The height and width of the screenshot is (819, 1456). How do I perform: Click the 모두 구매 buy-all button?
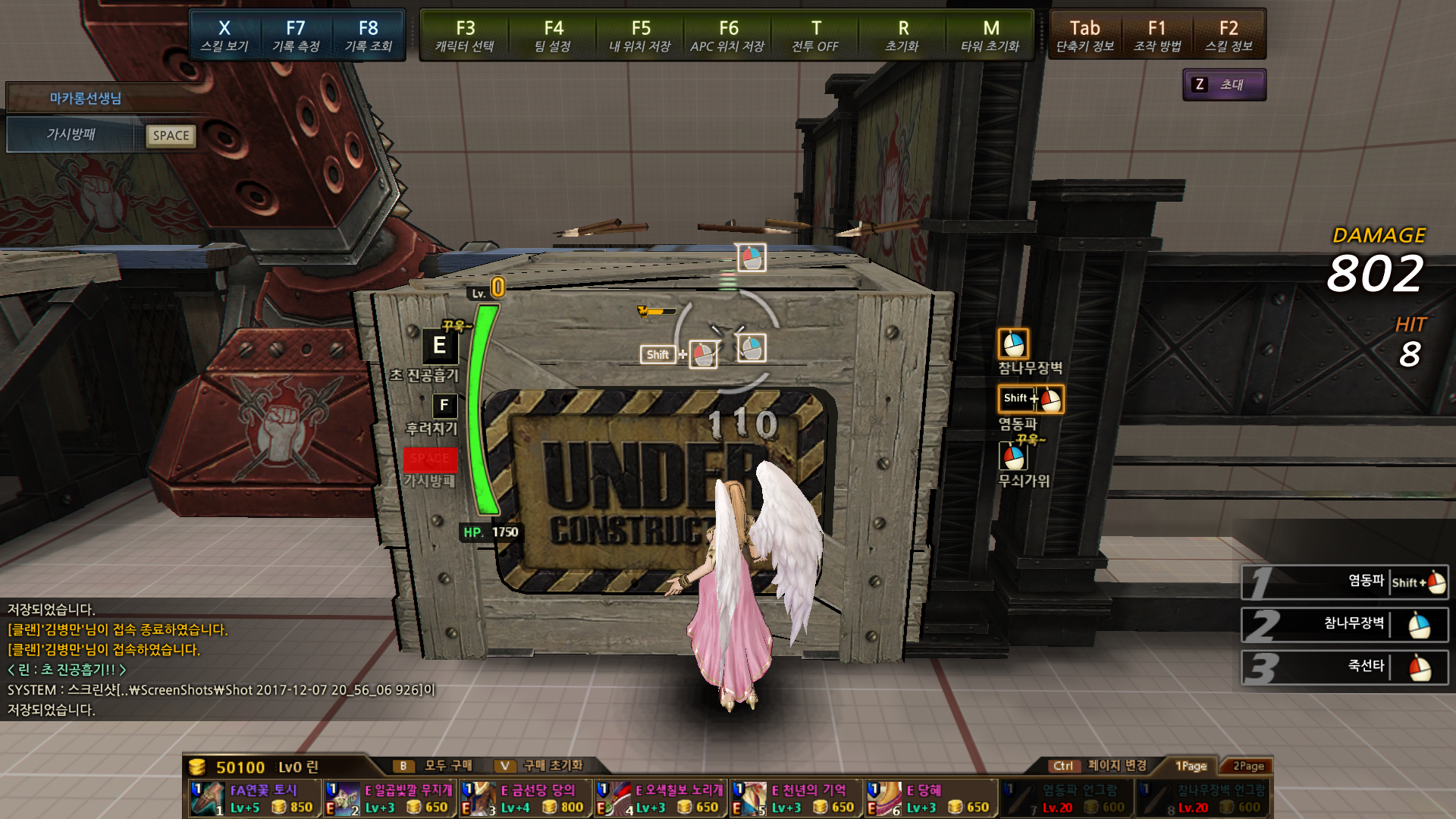tap(438, 766)
